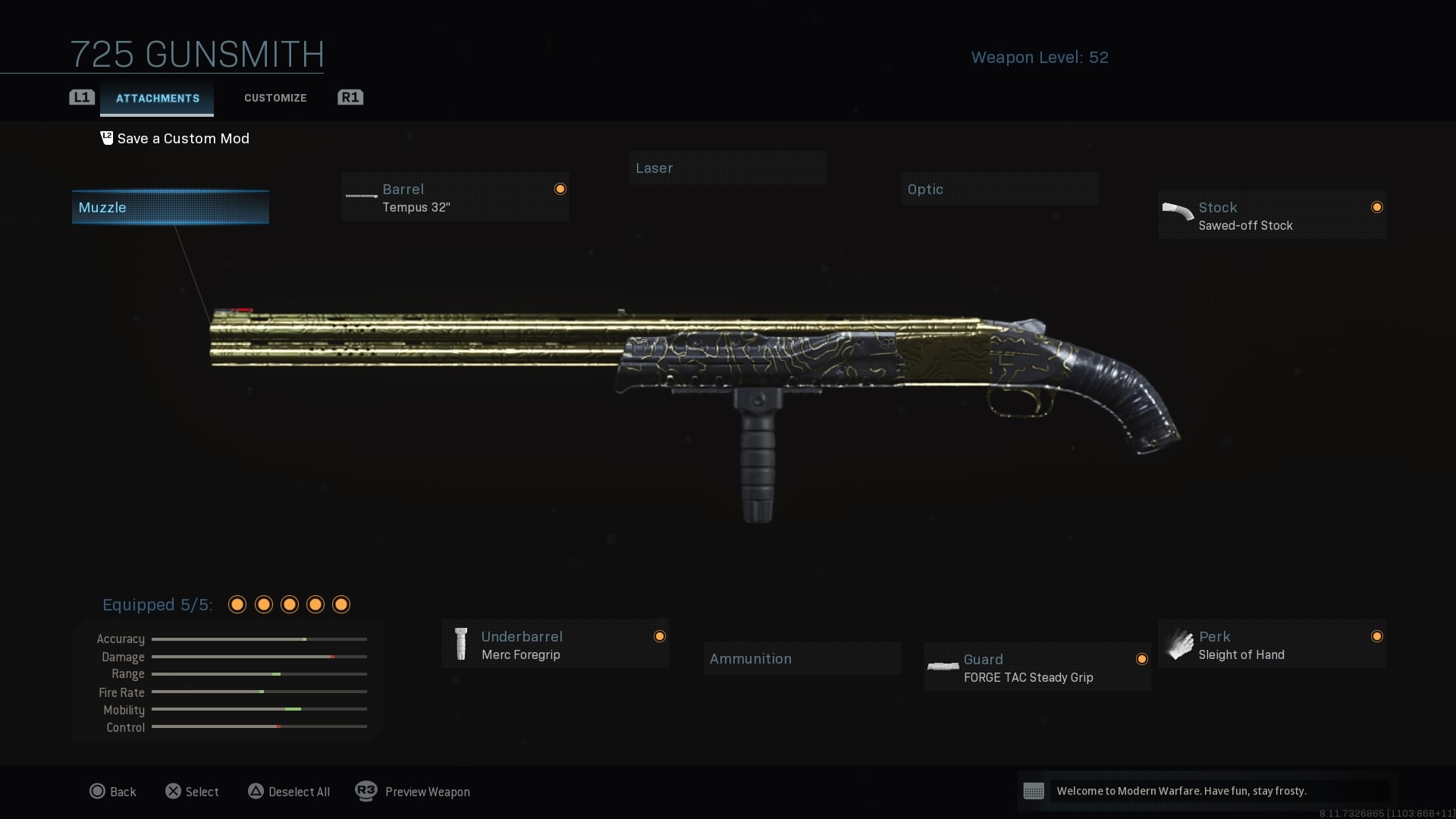Click the keyboard icon in the notification bar
Screen dimensions: 1456x819
coord(1034,791)
